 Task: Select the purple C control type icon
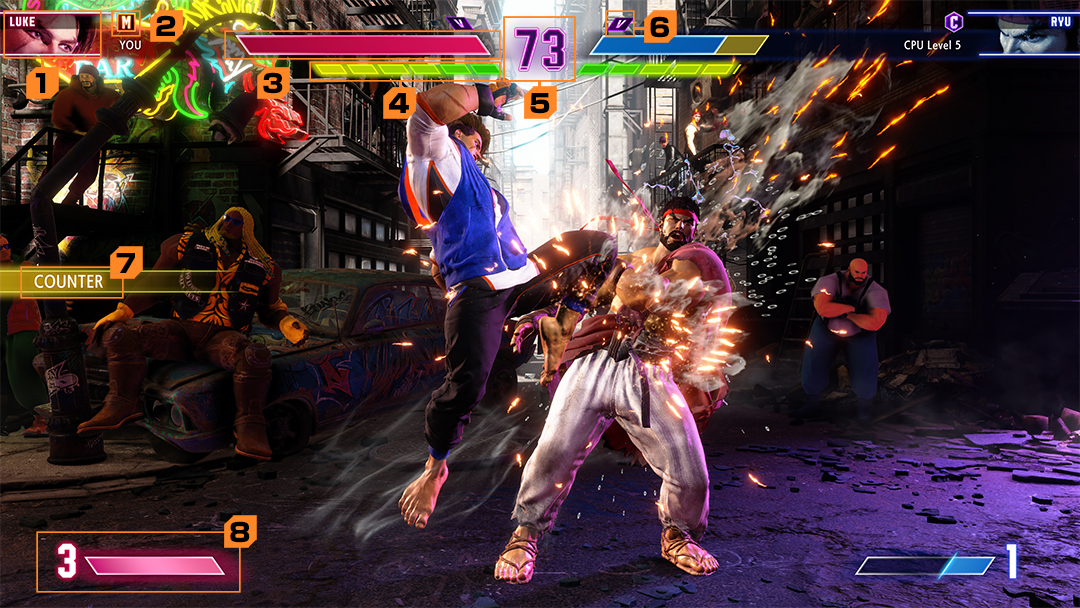tap(954, 21)
